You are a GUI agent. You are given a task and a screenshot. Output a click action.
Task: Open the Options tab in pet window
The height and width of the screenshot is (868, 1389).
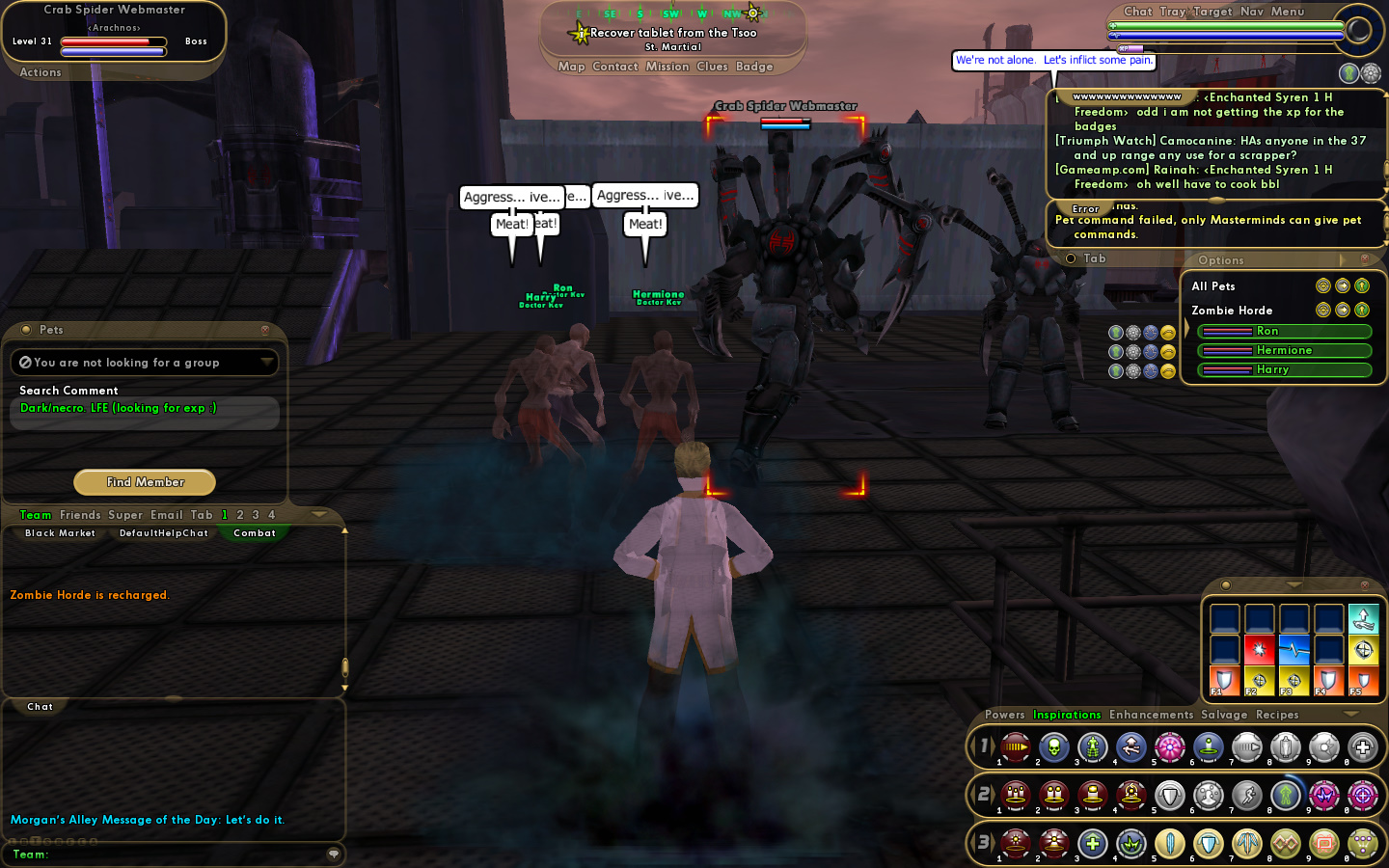tap(1221, 260)
